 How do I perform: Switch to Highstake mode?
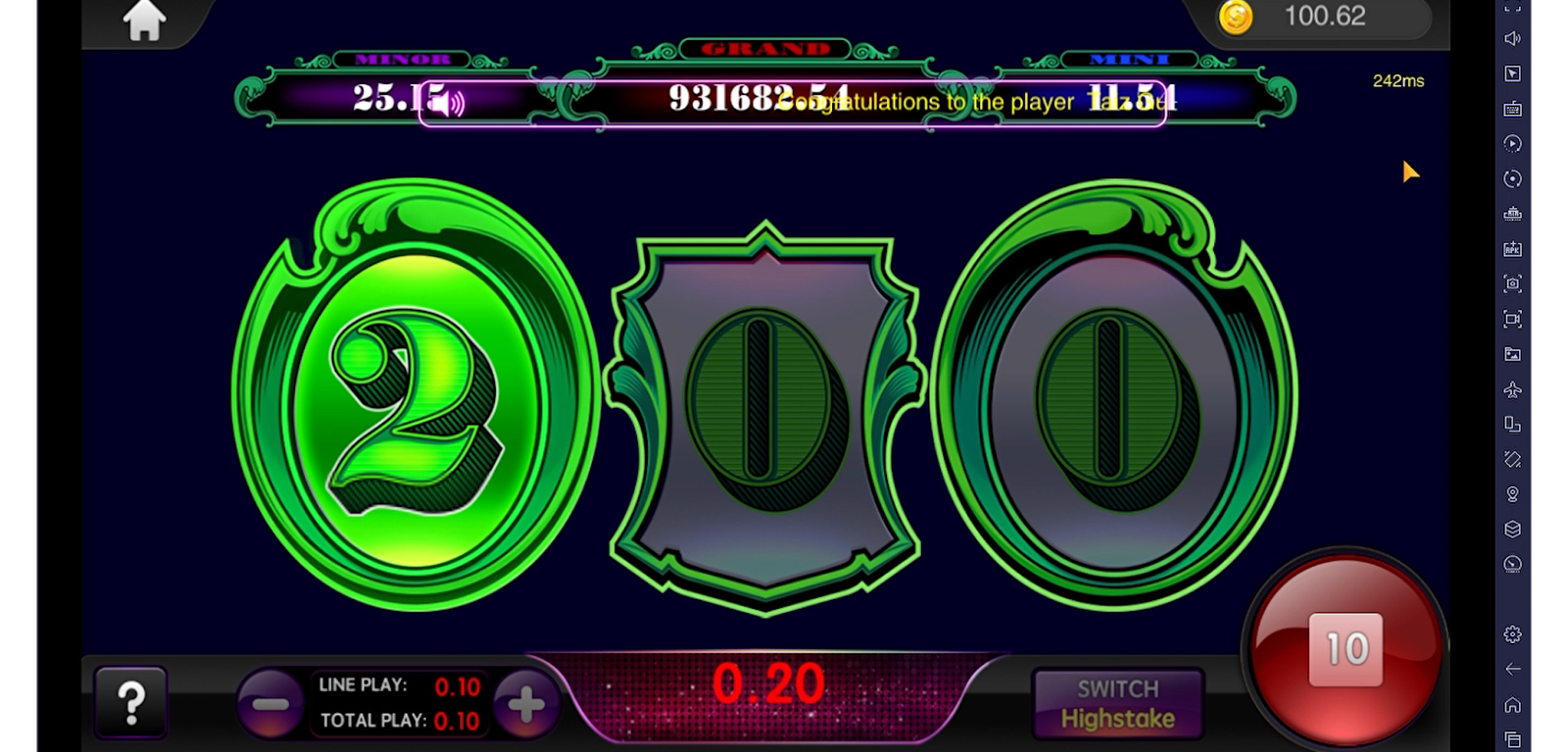(x=1118, y=704)
